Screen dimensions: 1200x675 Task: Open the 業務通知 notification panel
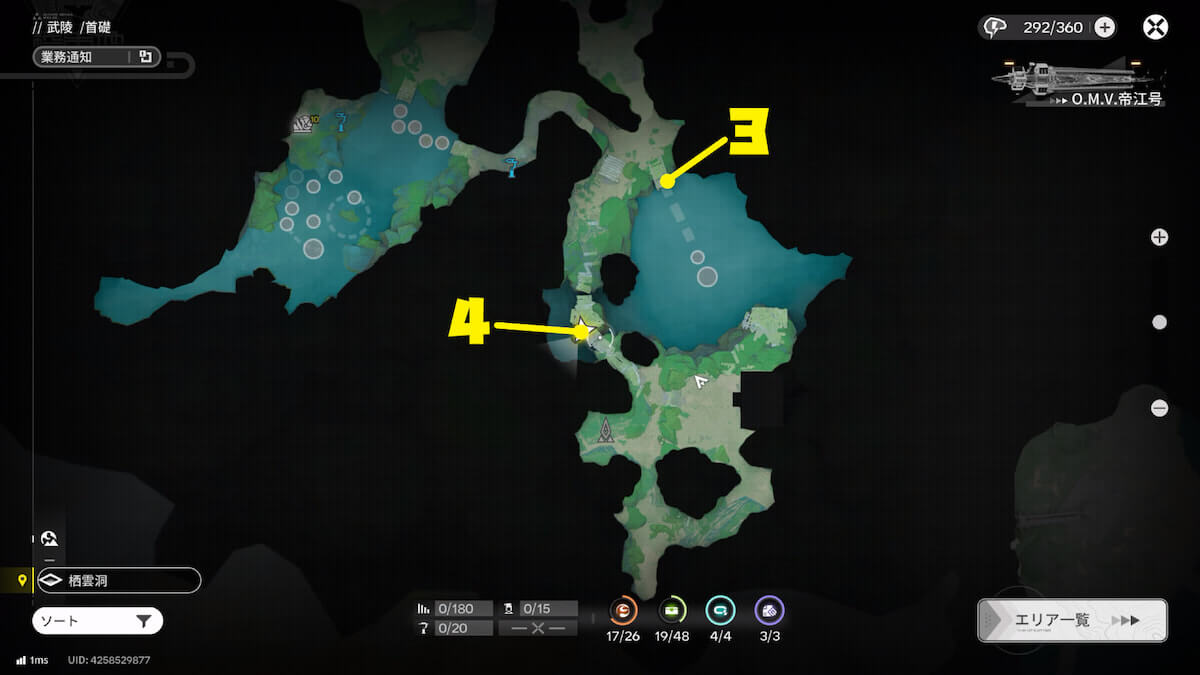95,57
